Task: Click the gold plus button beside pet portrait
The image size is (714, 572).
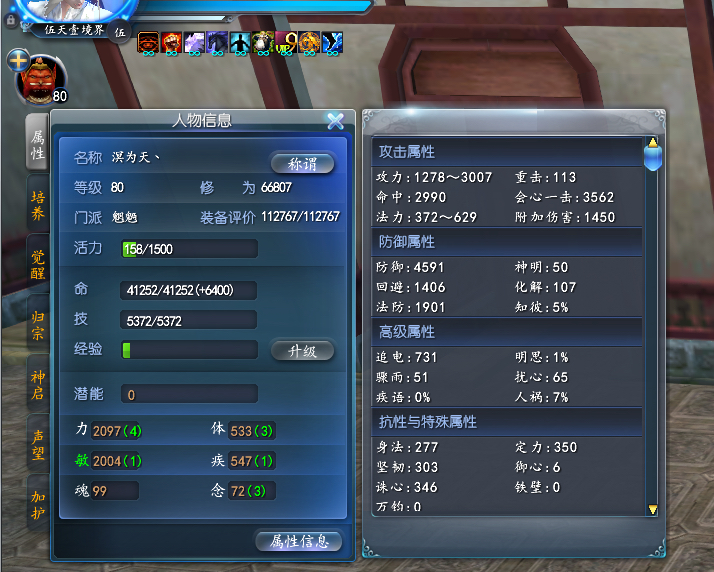Action: 17,61
